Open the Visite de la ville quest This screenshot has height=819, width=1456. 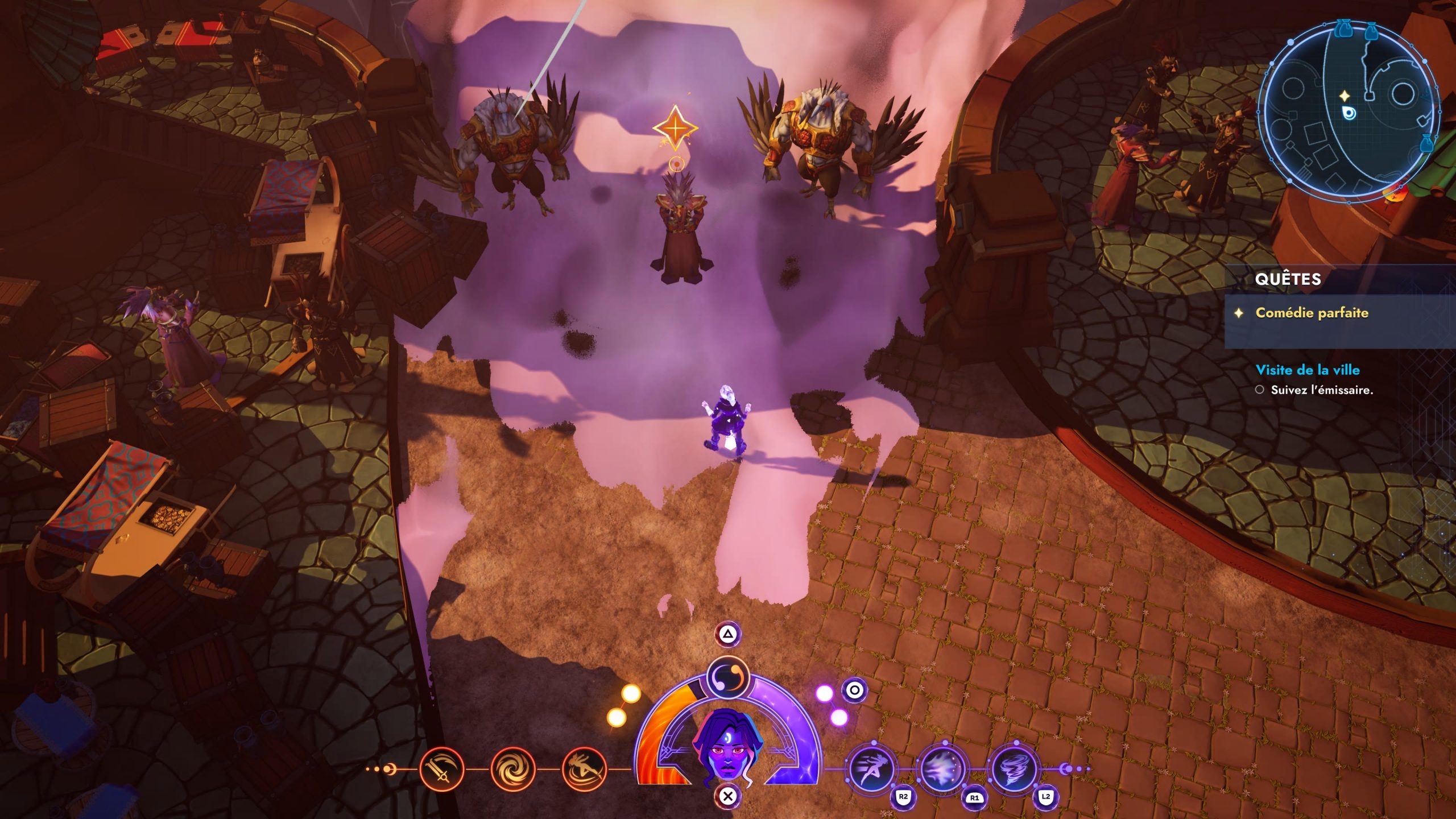coord(1308,370)
